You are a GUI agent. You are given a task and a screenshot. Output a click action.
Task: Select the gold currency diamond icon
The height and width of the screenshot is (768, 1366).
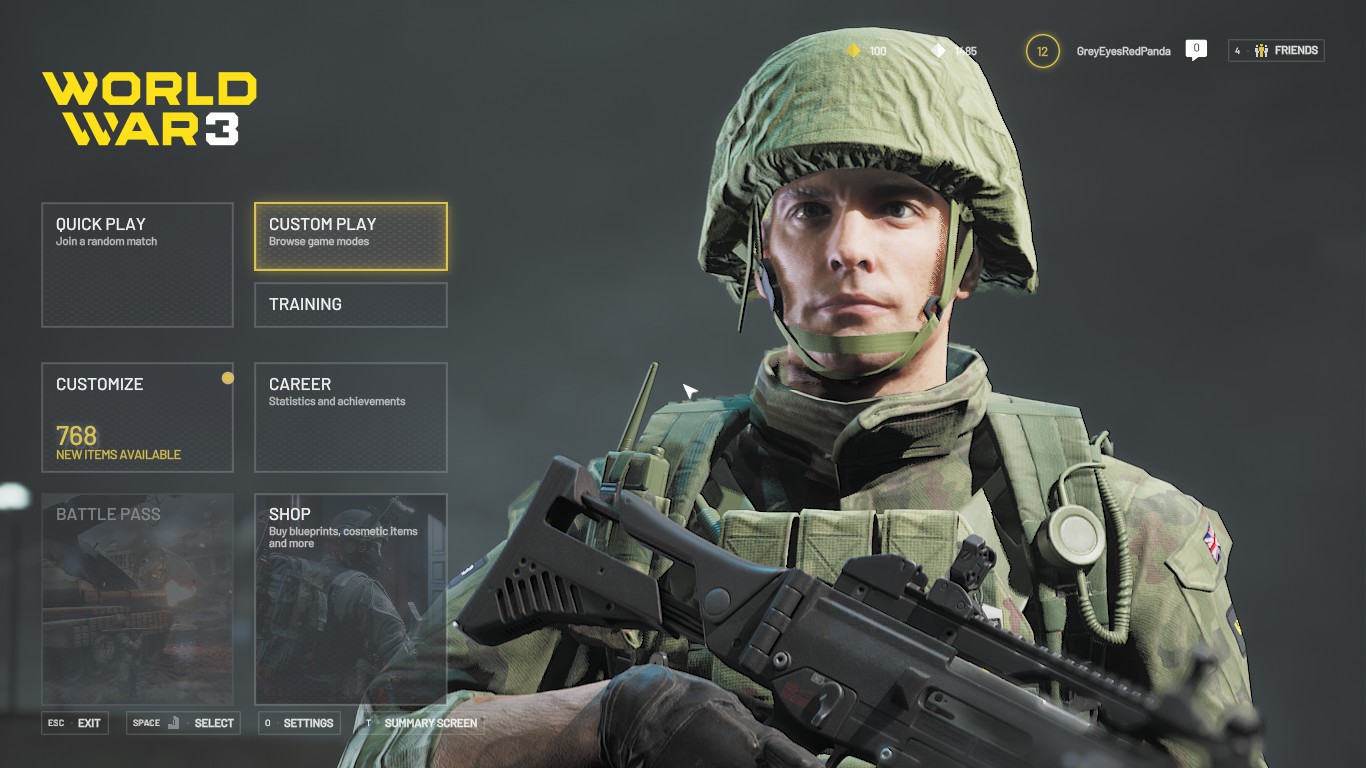pos(855,50)
